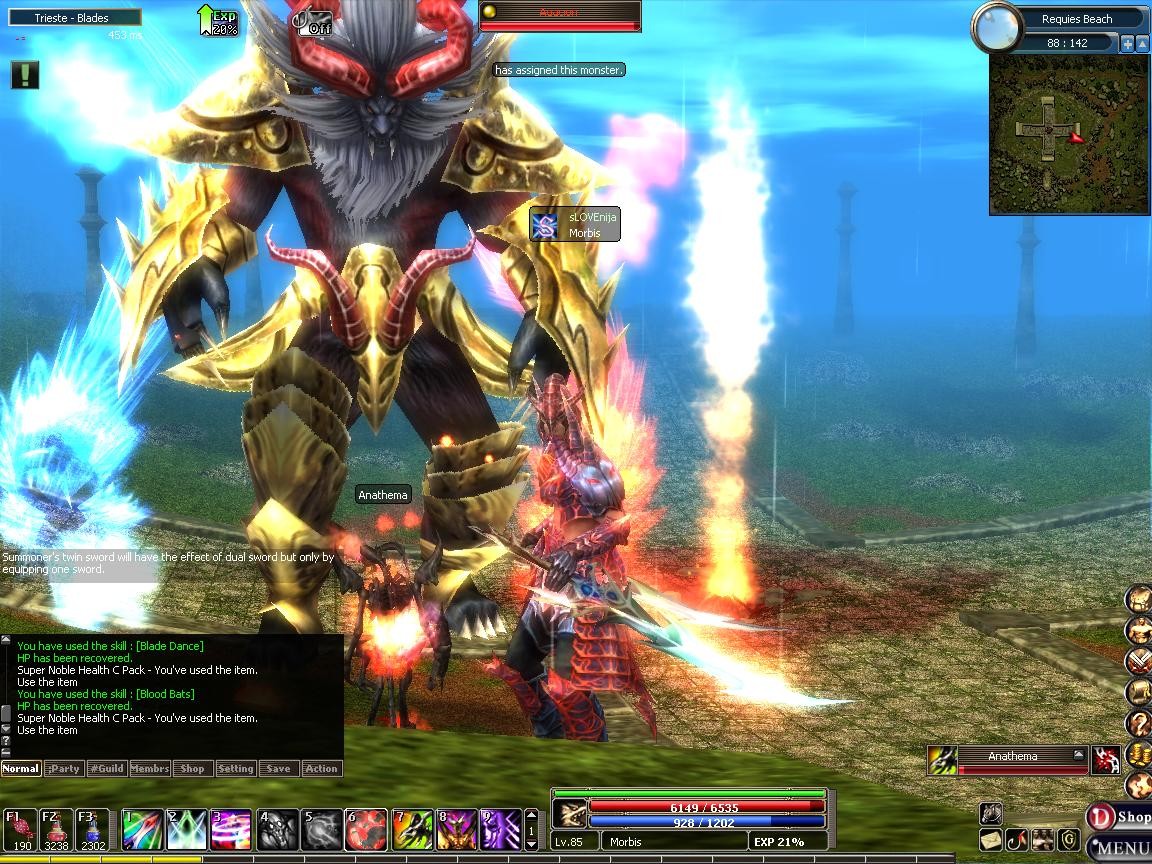Use the F3 blue mana potion
The image size is (1152, 864).
(x=92, y=828)
